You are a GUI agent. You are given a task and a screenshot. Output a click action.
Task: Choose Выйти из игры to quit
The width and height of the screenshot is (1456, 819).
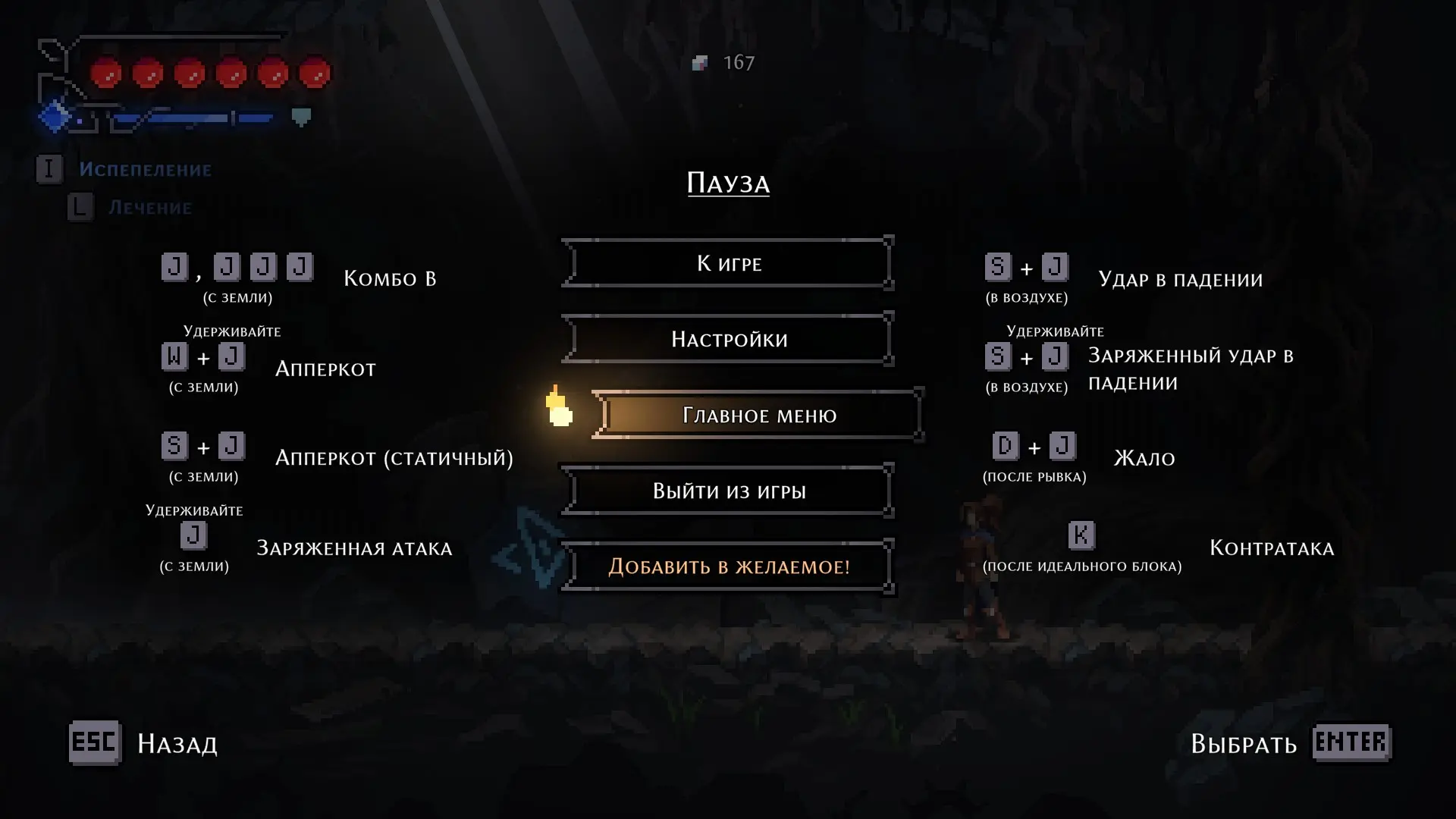[728, 491]
